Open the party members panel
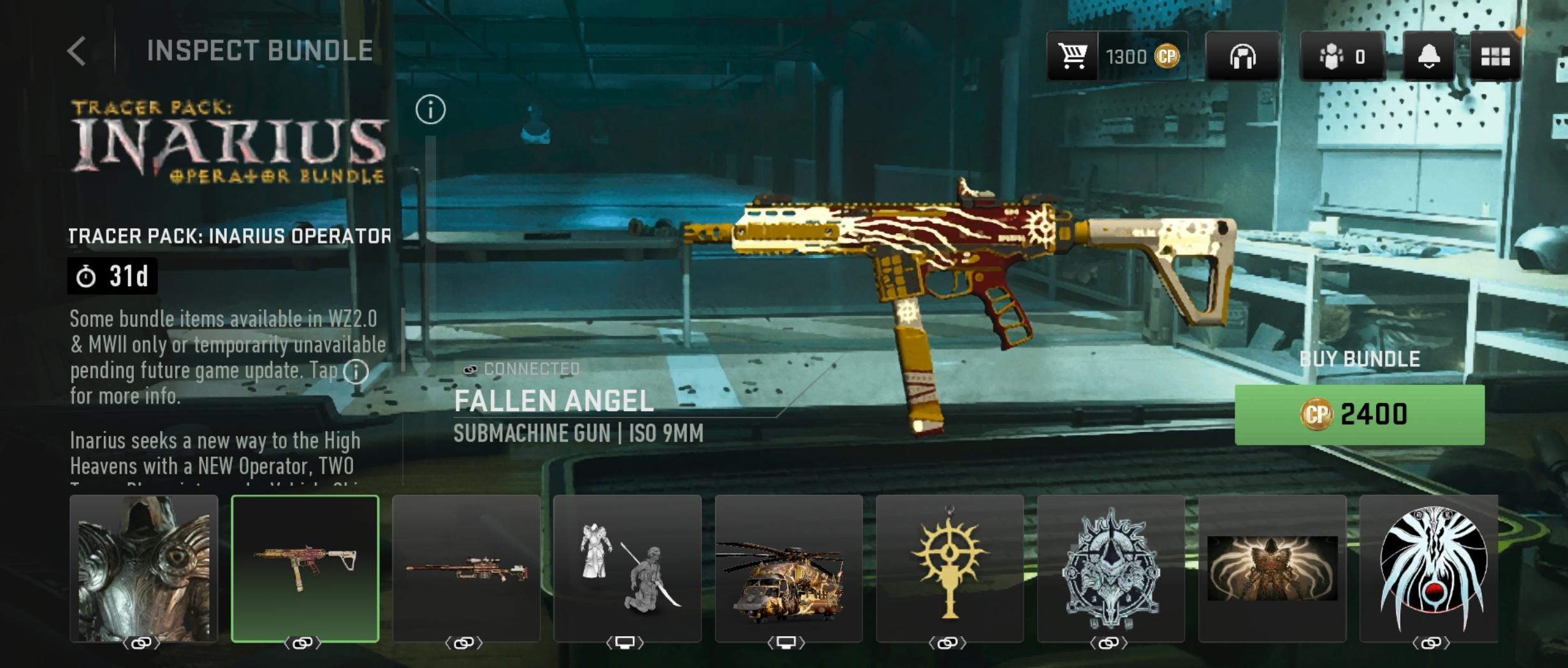The width and height of the screenshot is (1568, 668). (x=1342, y=56)
